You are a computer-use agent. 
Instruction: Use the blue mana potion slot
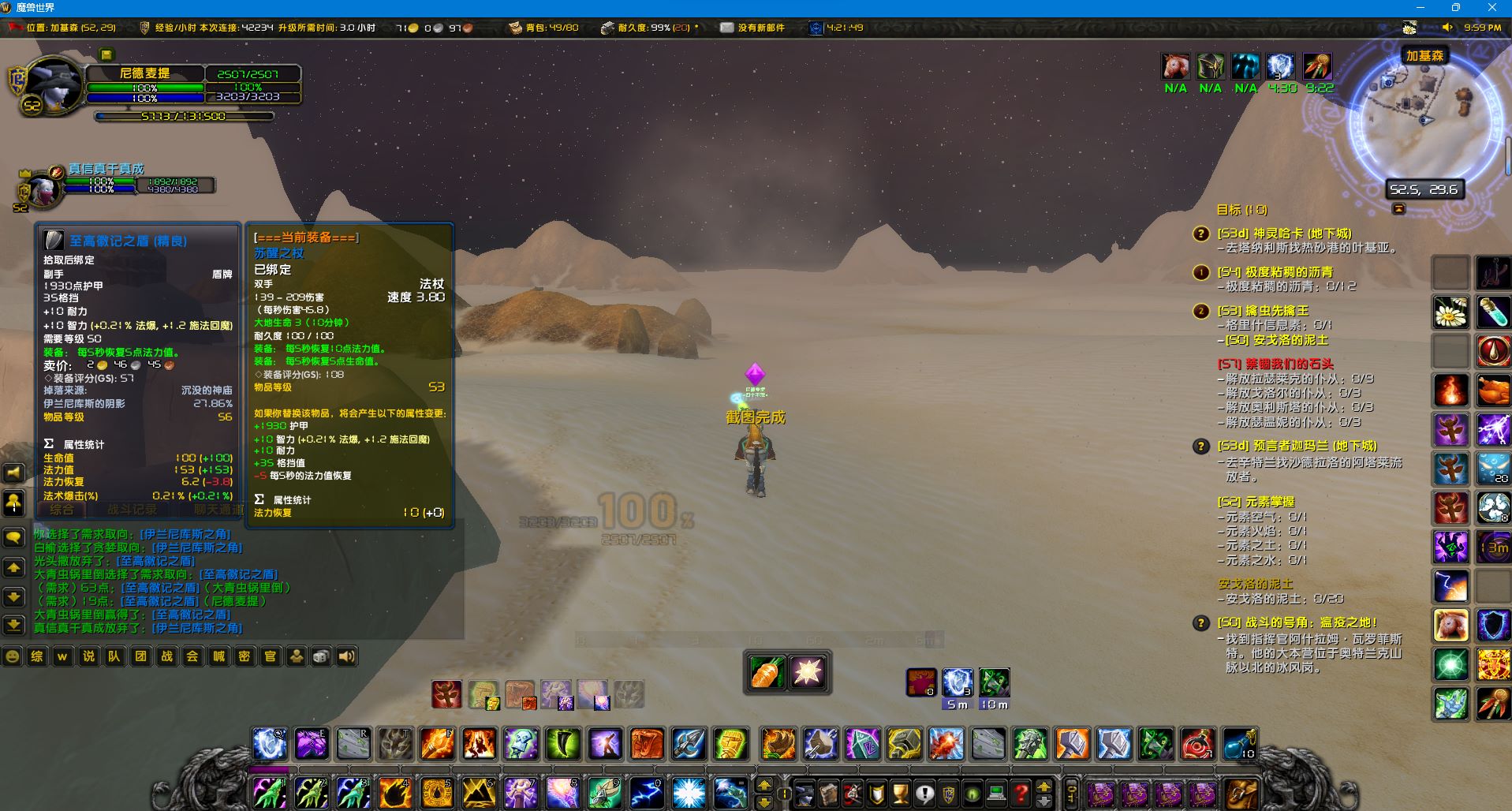point(1238,743)
